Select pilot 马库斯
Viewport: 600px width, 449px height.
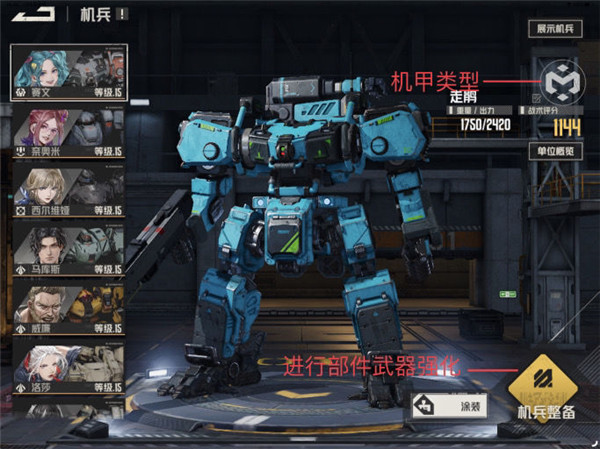click(69, 250)
